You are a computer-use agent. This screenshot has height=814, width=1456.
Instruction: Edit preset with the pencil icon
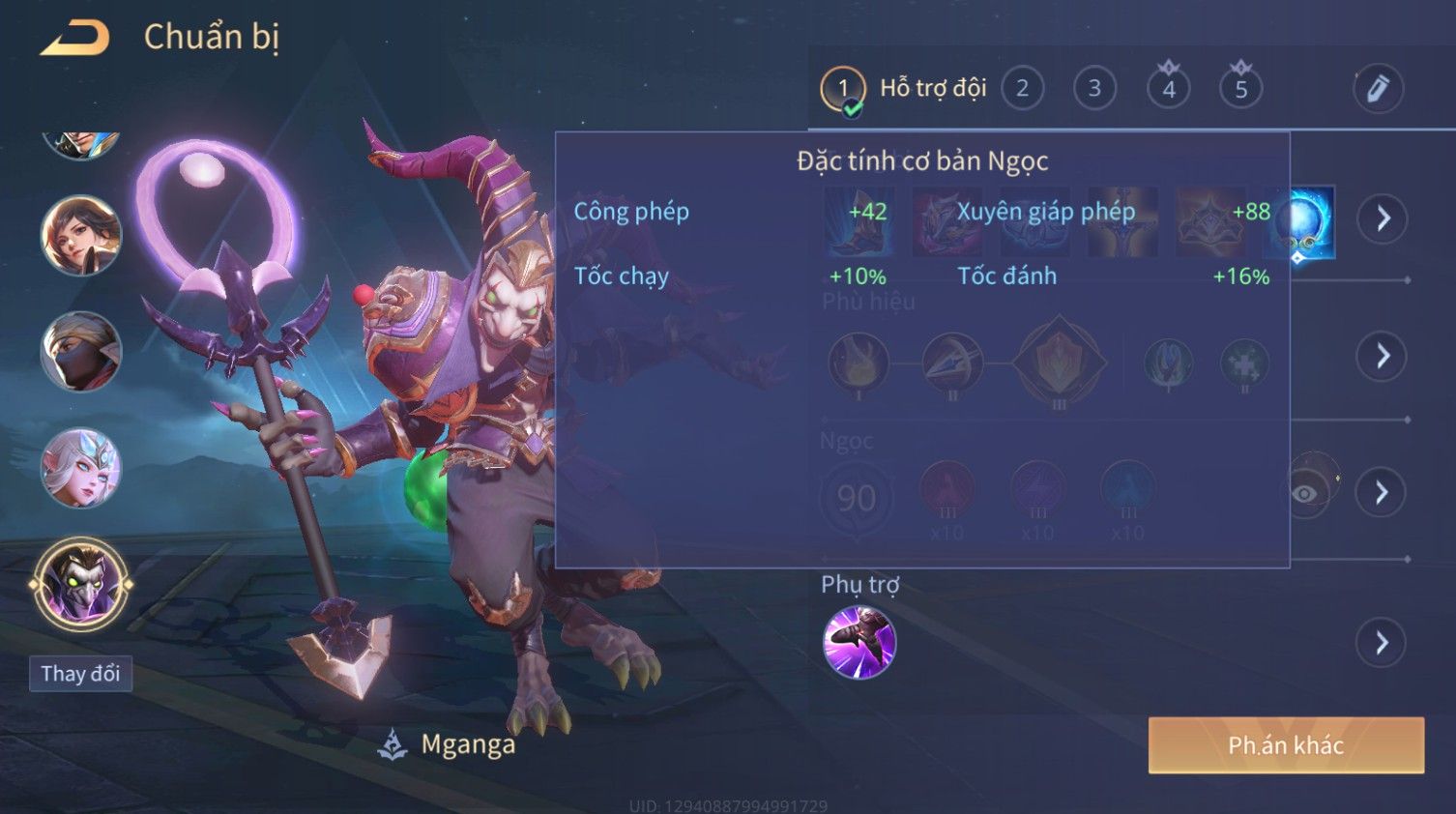tap(1378, 89)
